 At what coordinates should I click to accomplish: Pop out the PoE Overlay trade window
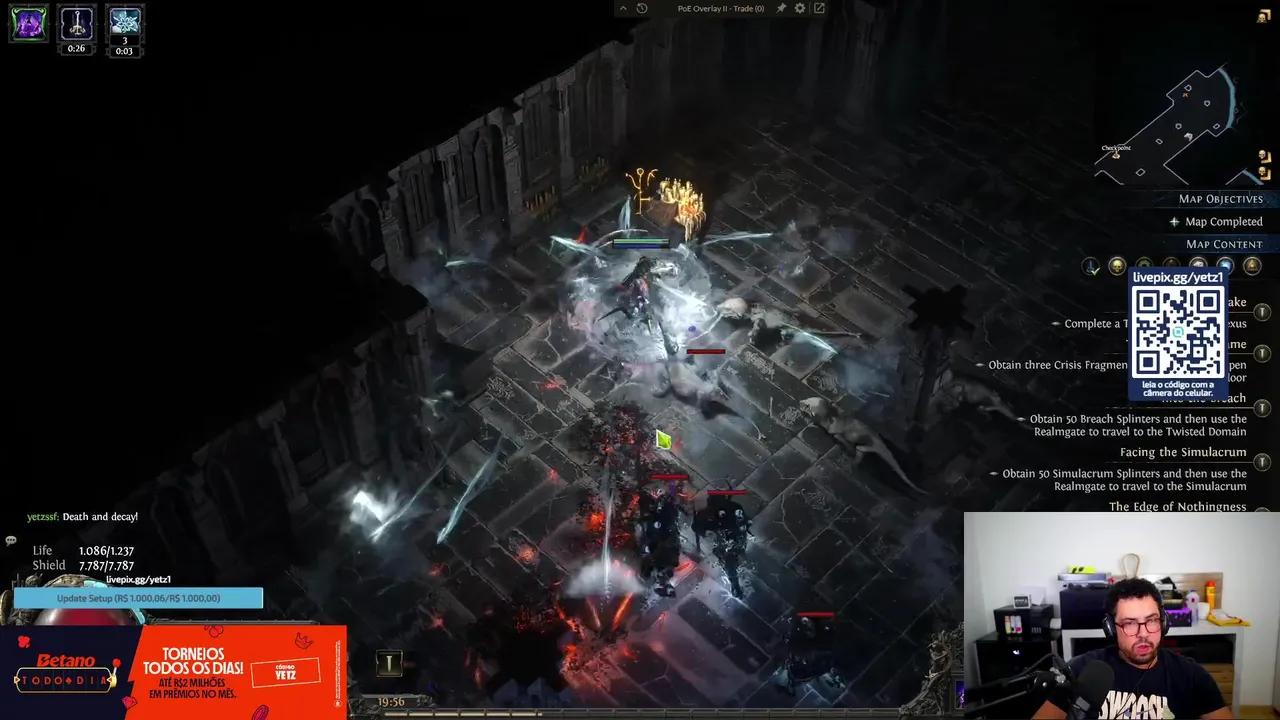819,8
